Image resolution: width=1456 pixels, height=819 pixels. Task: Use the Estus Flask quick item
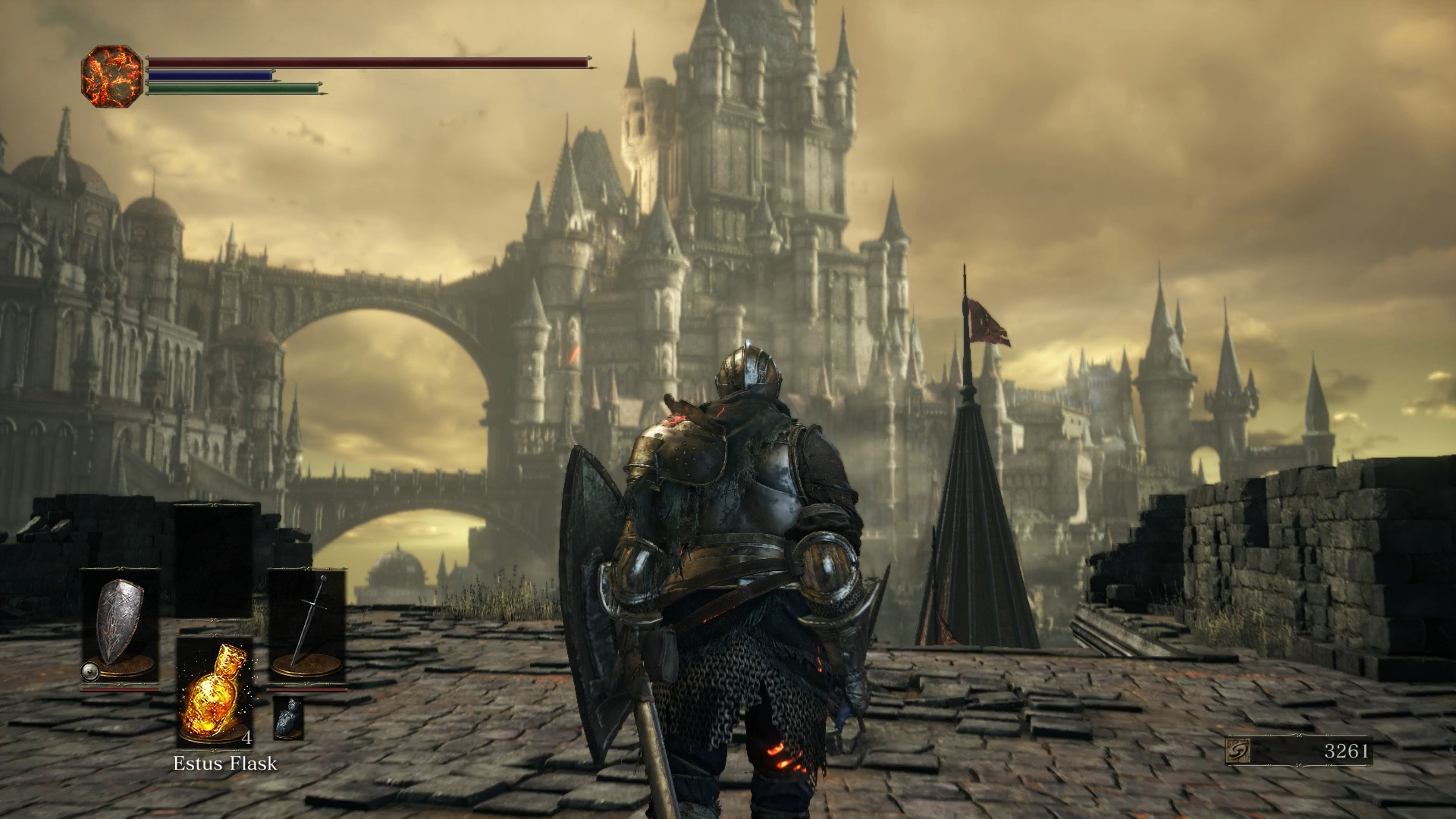click(x=215, y=690)
